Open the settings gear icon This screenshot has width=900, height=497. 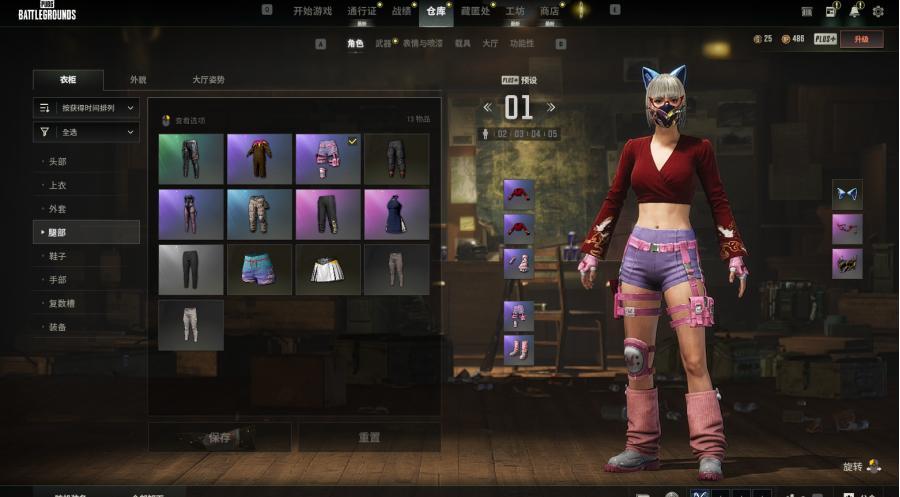pos(878,11)
